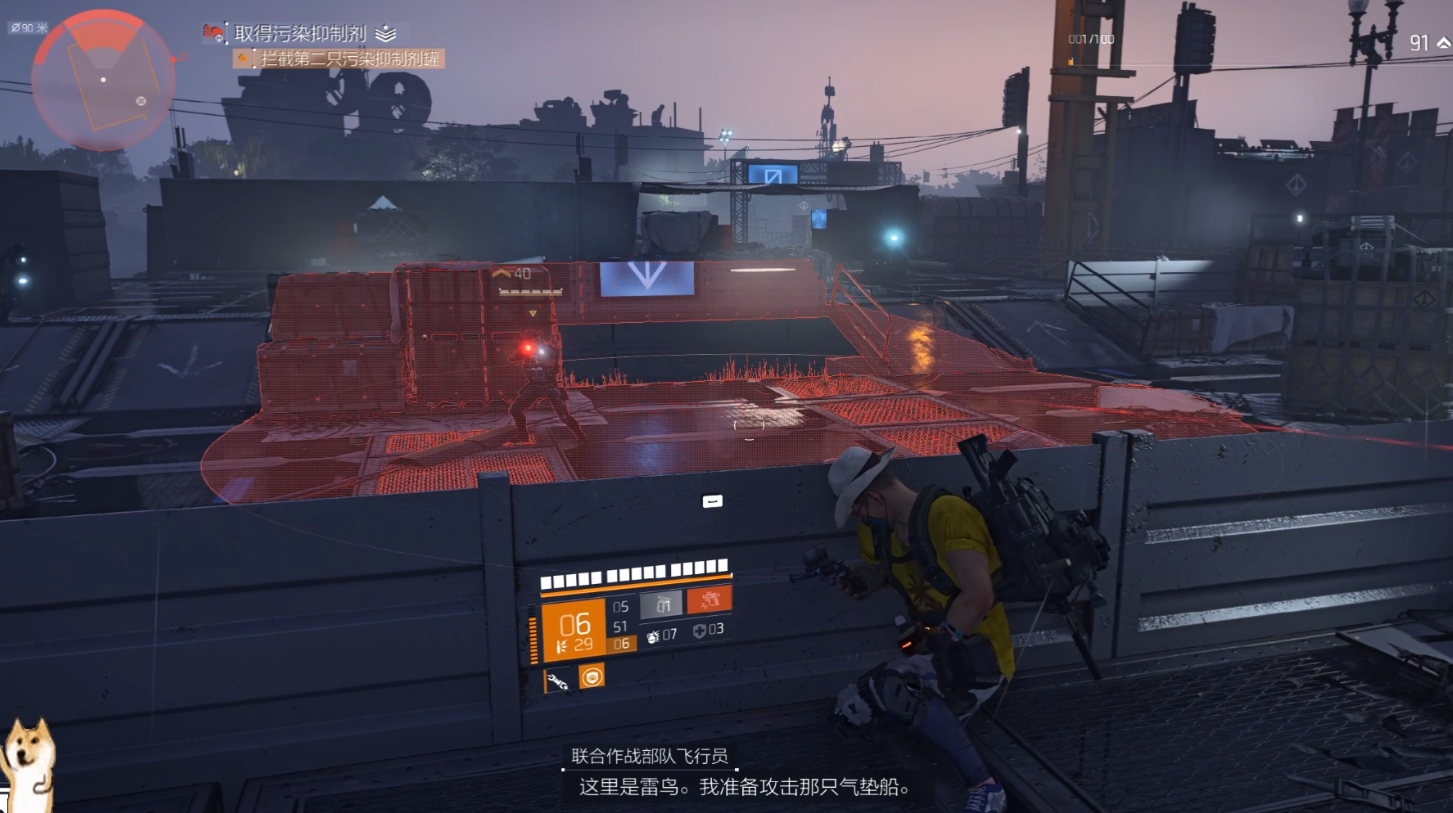
Task: Activate the grey skill slot on cooldown
Action: [661, 603]
